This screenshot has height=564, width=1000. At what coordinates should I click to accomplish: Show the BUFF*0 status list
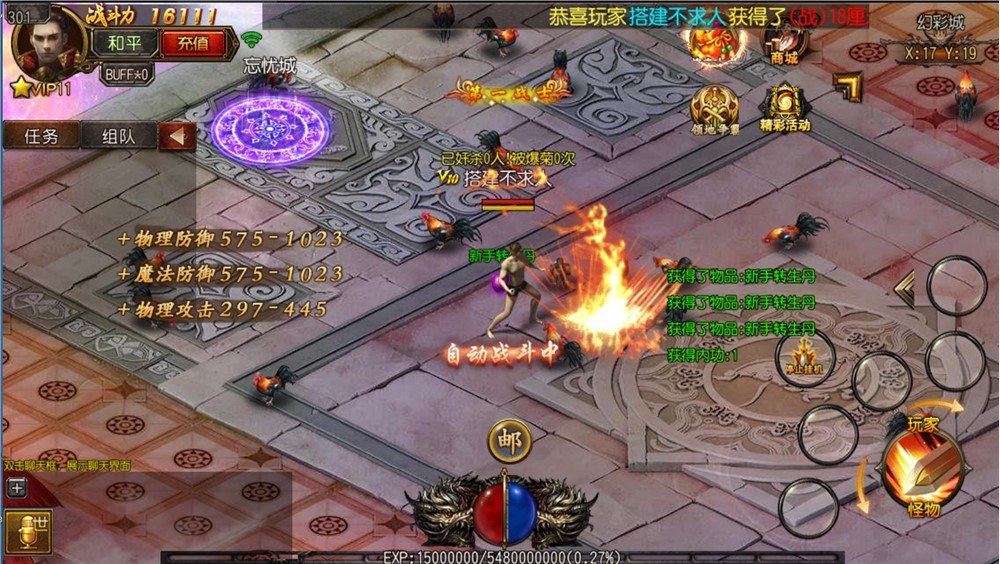click(x=127, y=73)
